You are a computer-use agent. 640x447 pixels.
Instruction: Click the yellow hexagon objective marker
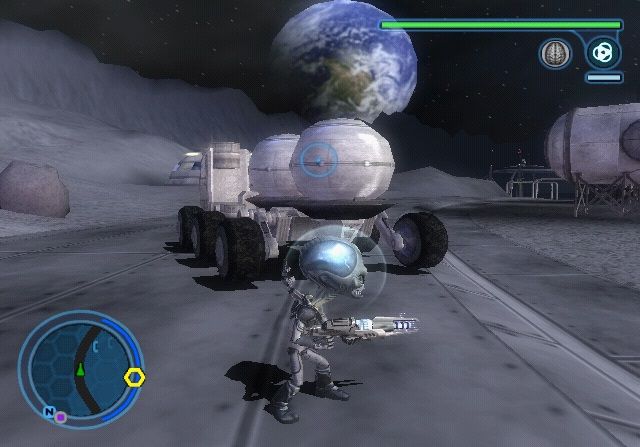(x=135, y=378)
